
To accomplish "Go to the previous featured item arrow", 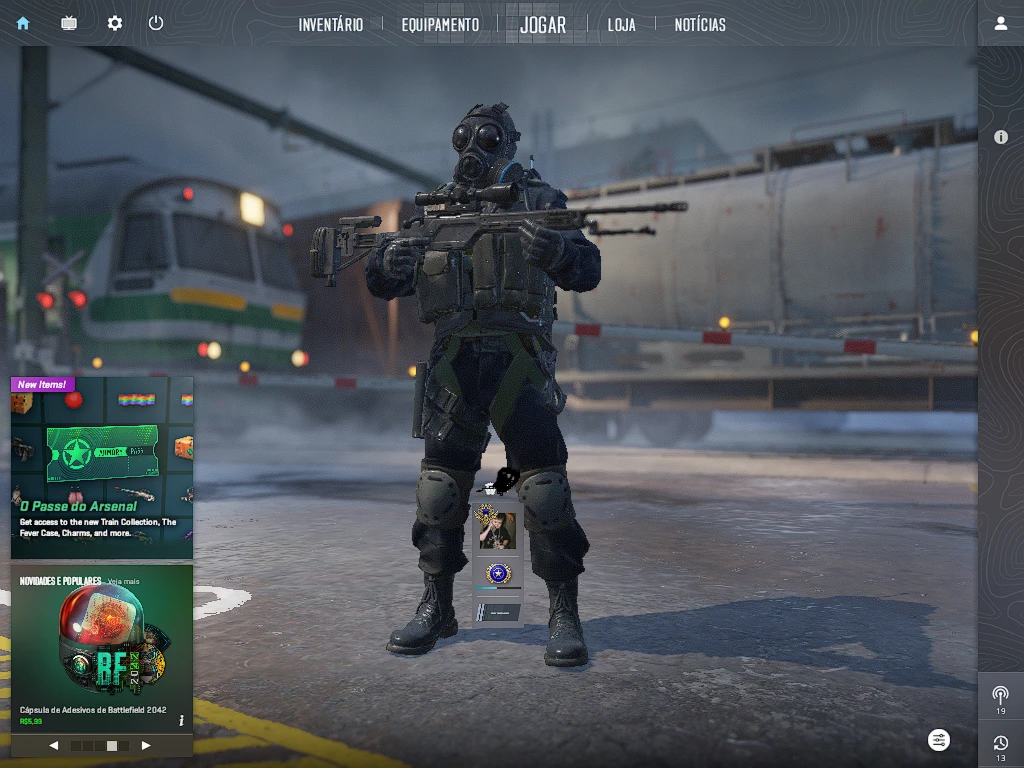I will [x=54, y=745].
